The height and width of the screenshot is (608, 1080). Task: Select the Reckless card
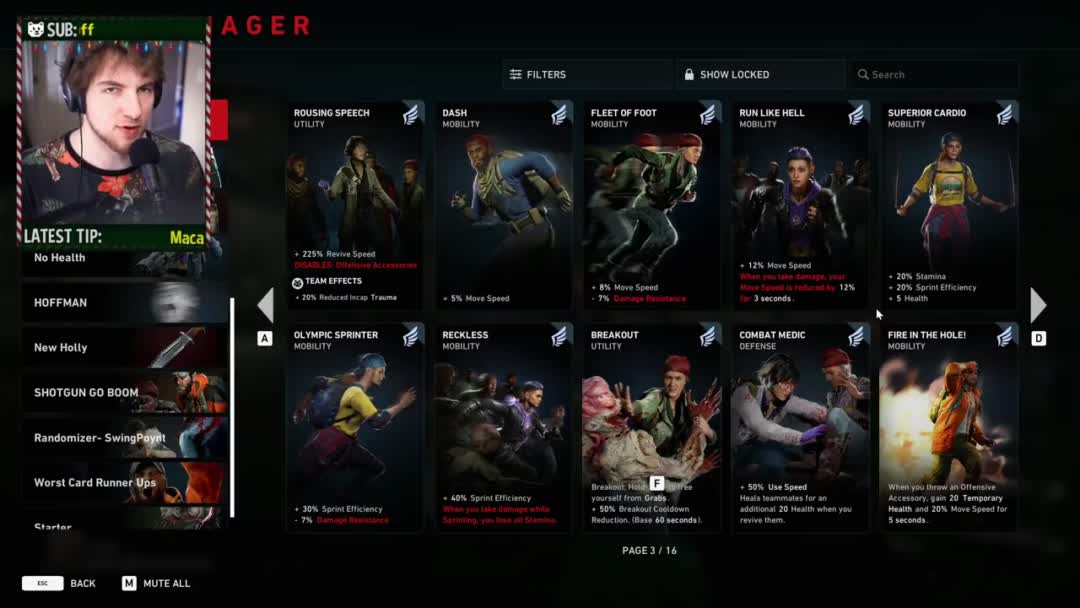pyautogui.click(x=503, y=427)
